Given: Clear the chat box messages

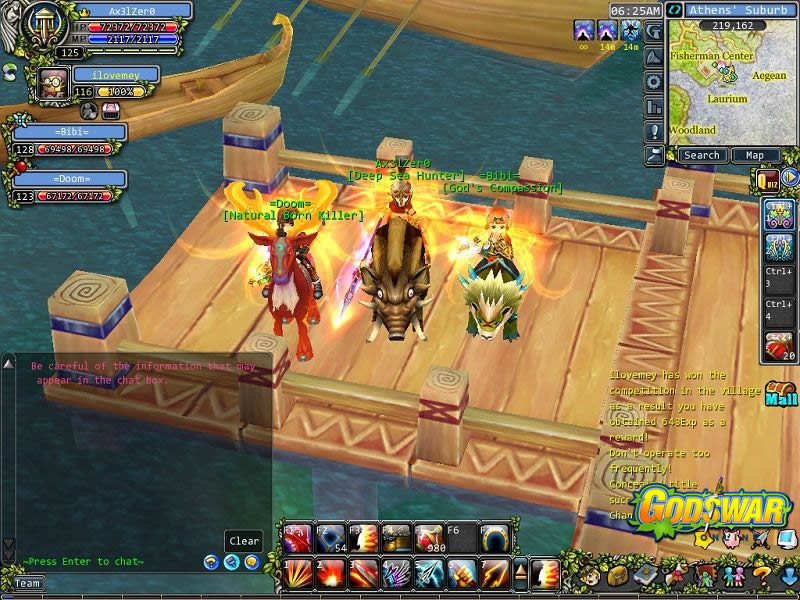Looking at the screenshot, I should tap(244, 541).
